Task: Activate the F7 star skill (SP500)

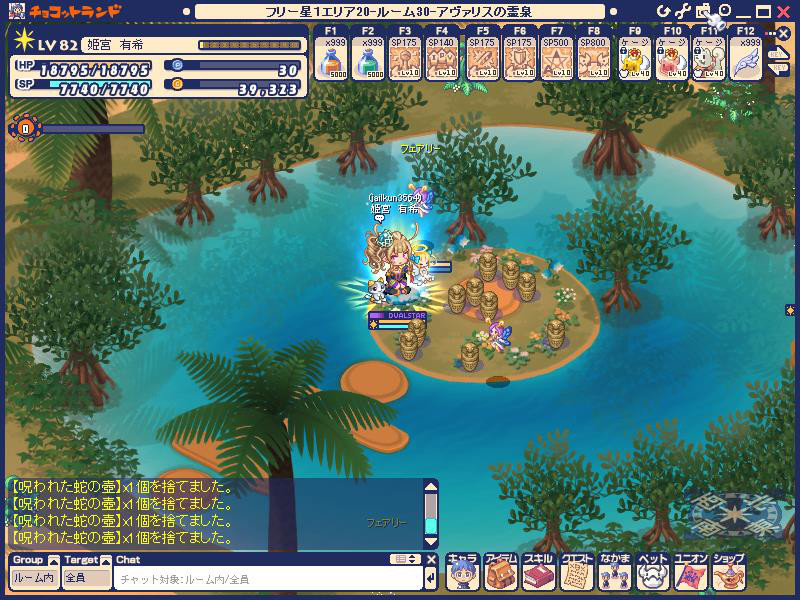Action: (557, 61)
